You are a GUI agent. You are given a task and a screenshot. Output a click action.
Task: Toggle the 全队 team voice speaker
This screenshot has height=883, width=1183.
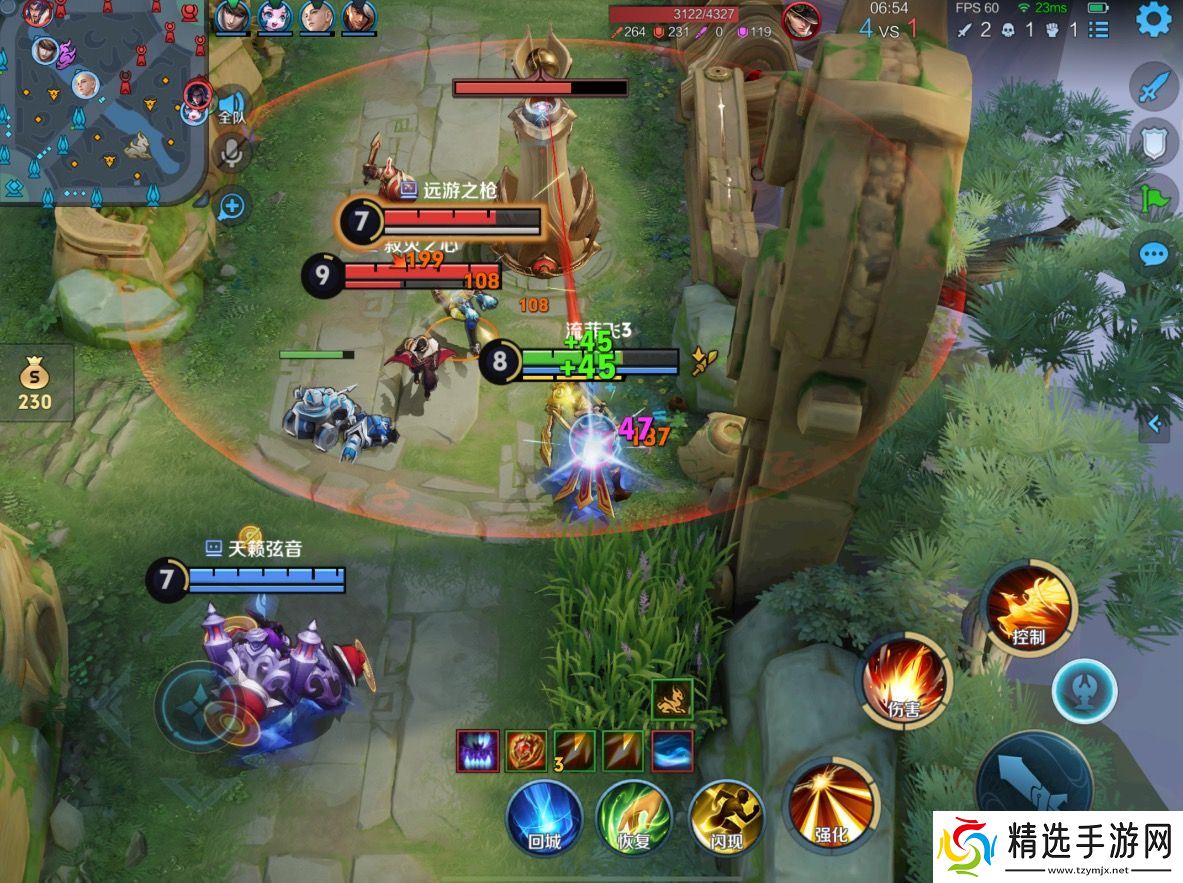click(232, 106)
